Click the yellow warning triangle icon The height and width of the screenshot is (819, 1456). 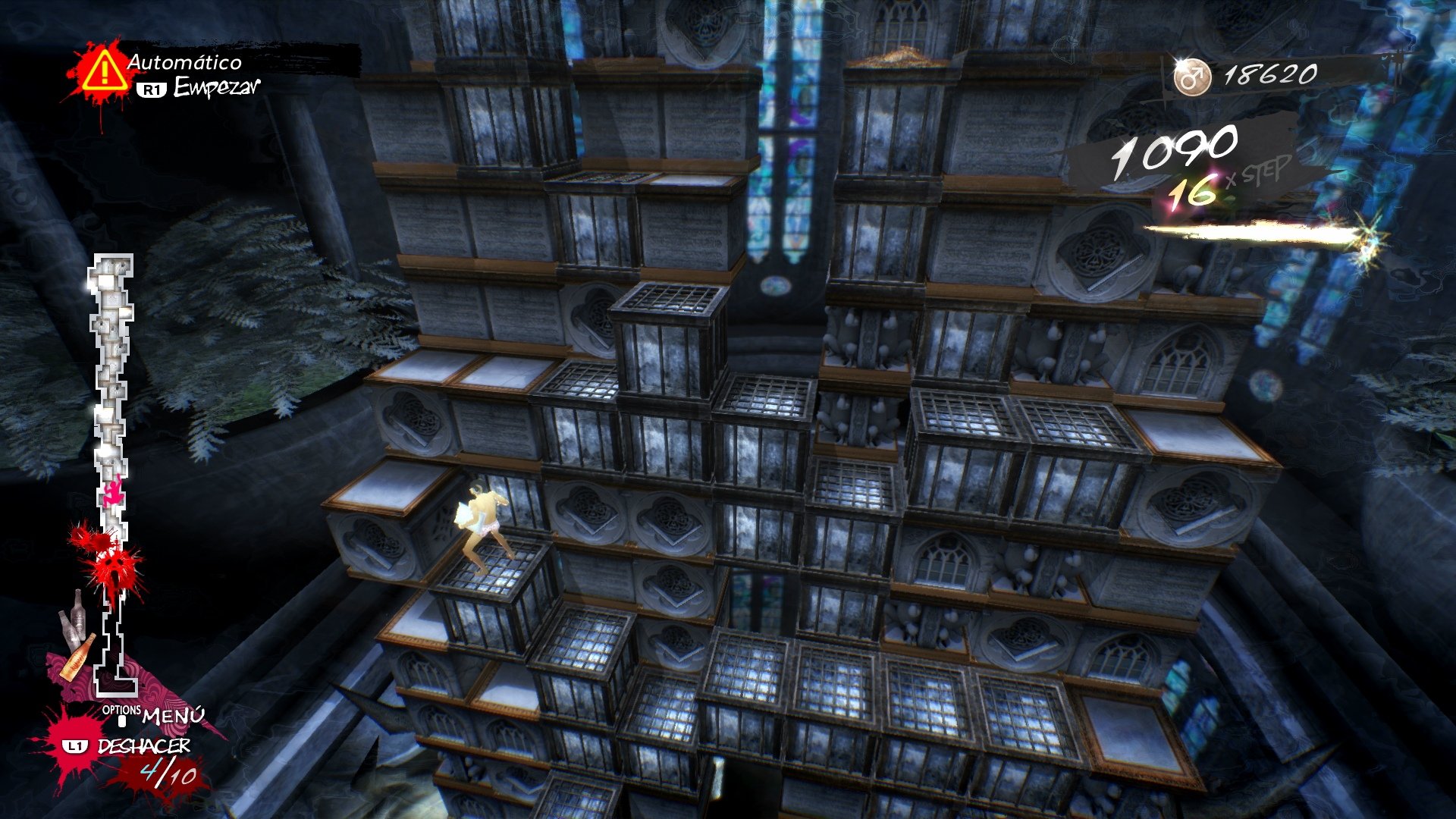tap(104, 71)
